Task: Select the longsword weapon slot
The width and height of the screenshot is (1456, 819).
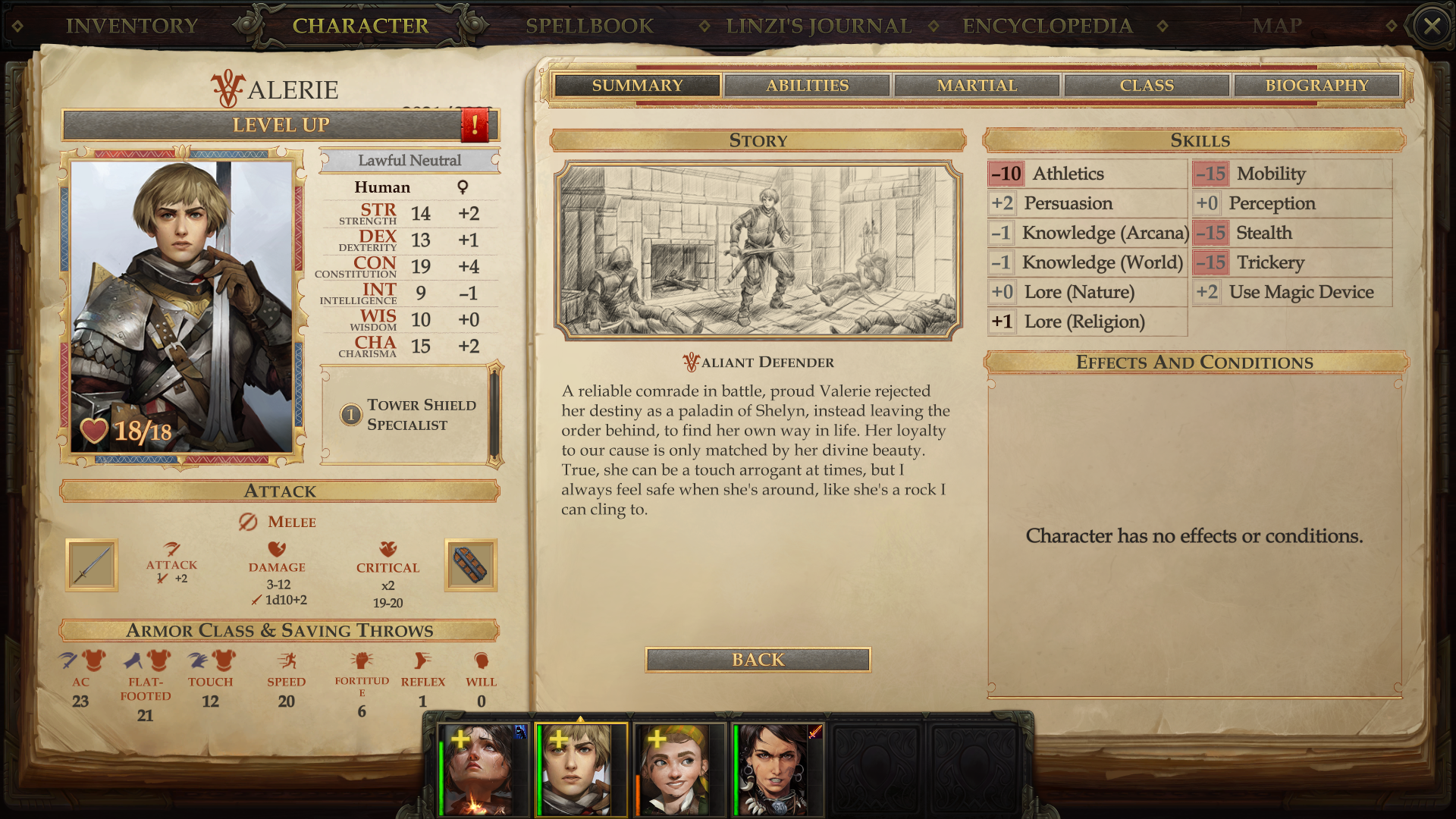Action: pyautogui.click(x=92, y=565)
